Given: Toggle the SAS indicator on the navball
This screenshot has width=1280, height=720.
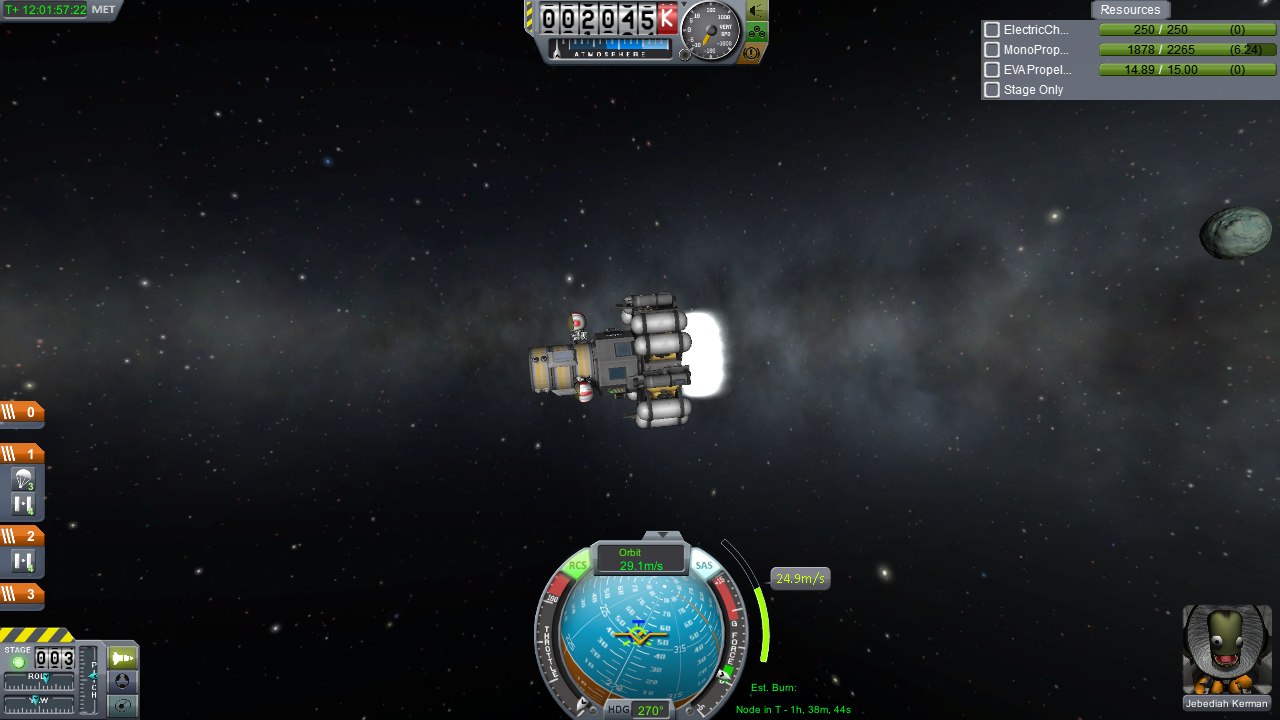Looking at the screenshot, I should coord(704,566).
